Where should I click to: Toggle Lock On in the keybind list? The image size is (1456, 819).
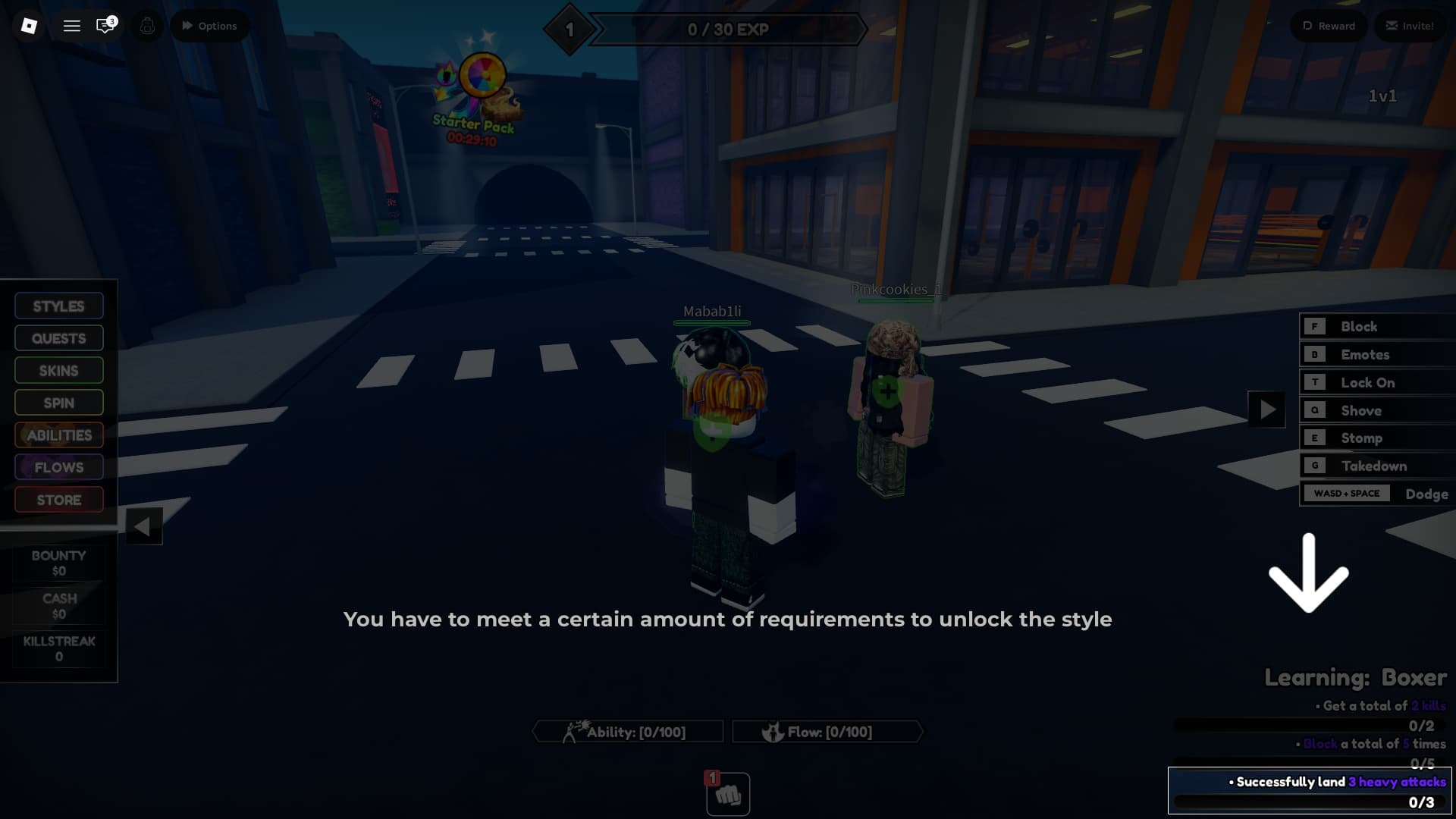(x=1376, y=382)
